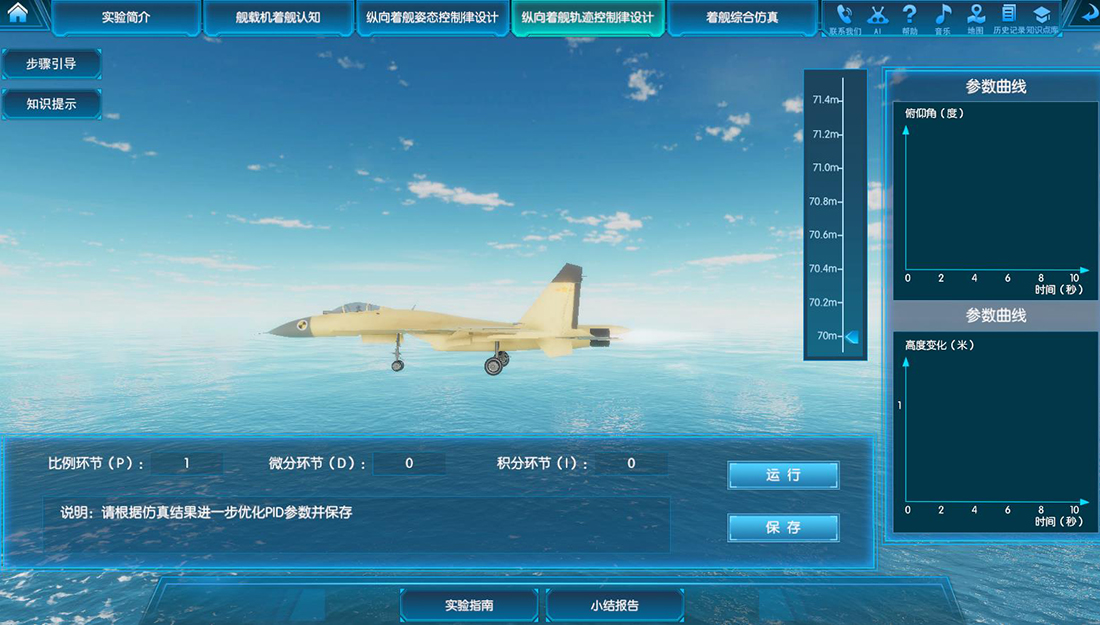Start the simulation with 运行 button
This screenshot has width=1100, height=625.
click(x=783, y=475)
